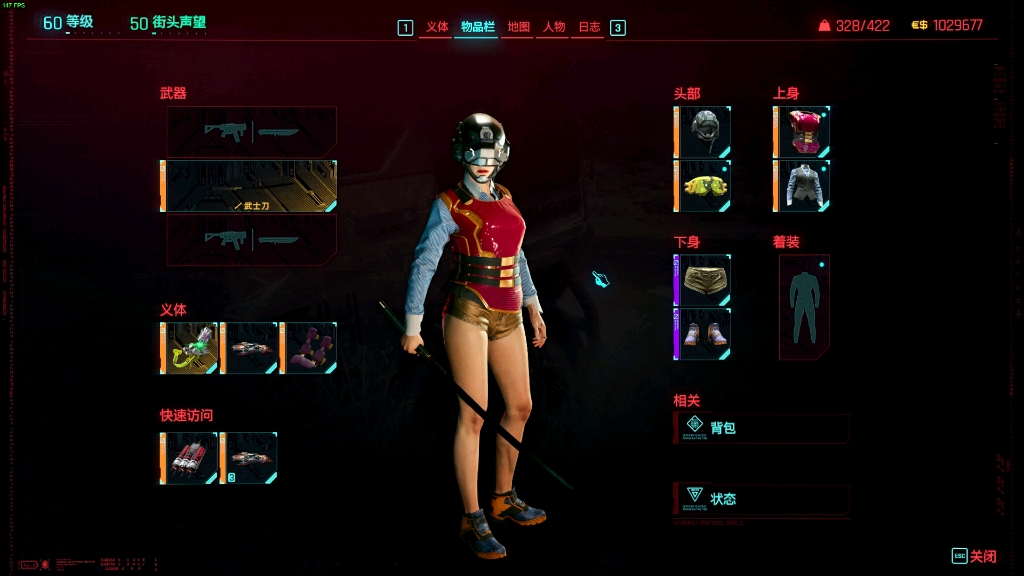
Task: Select the quick access slot marked 3
Action: tap(249, 458)
